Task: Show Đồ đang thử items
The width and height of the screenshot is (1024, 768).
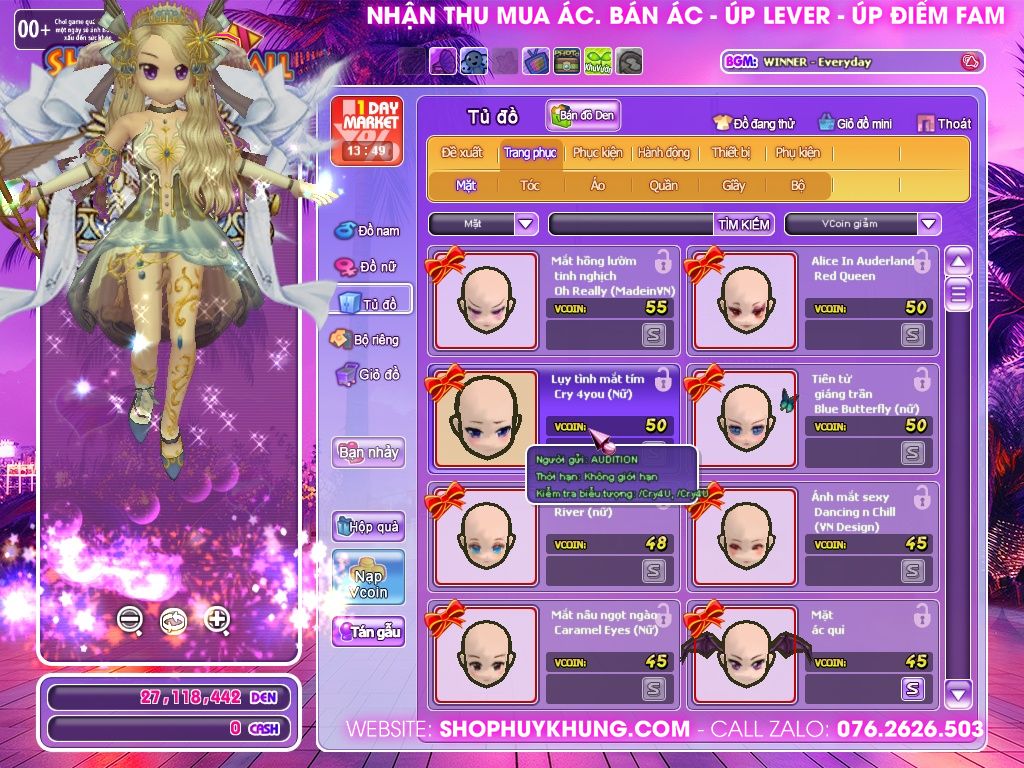Action: tap(754, 123)
